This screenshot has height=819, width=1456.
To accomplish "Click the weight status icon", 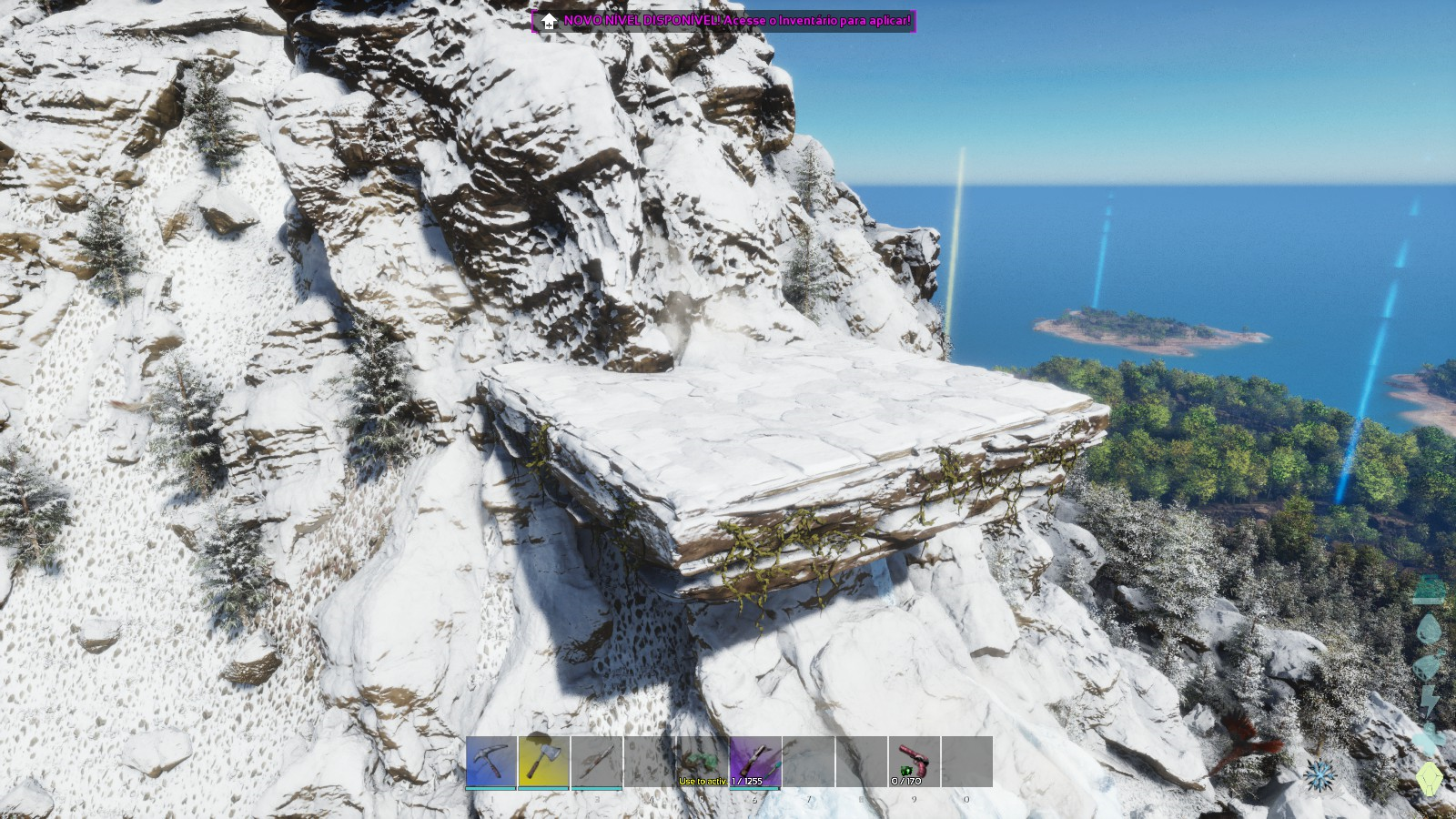I will 1429,590.
